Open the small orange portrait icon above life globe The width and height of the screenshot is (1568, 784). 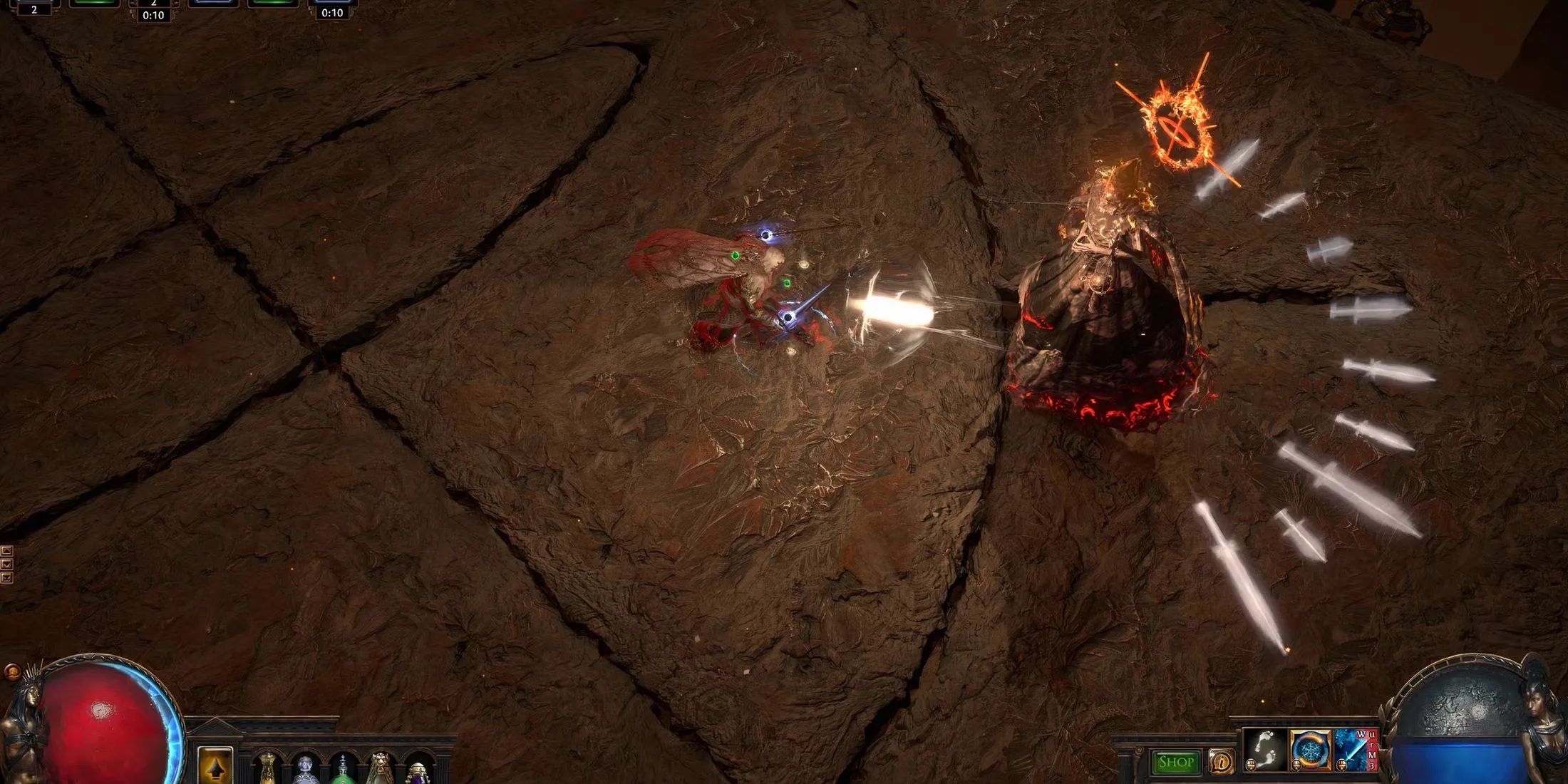tap(12, 671)
